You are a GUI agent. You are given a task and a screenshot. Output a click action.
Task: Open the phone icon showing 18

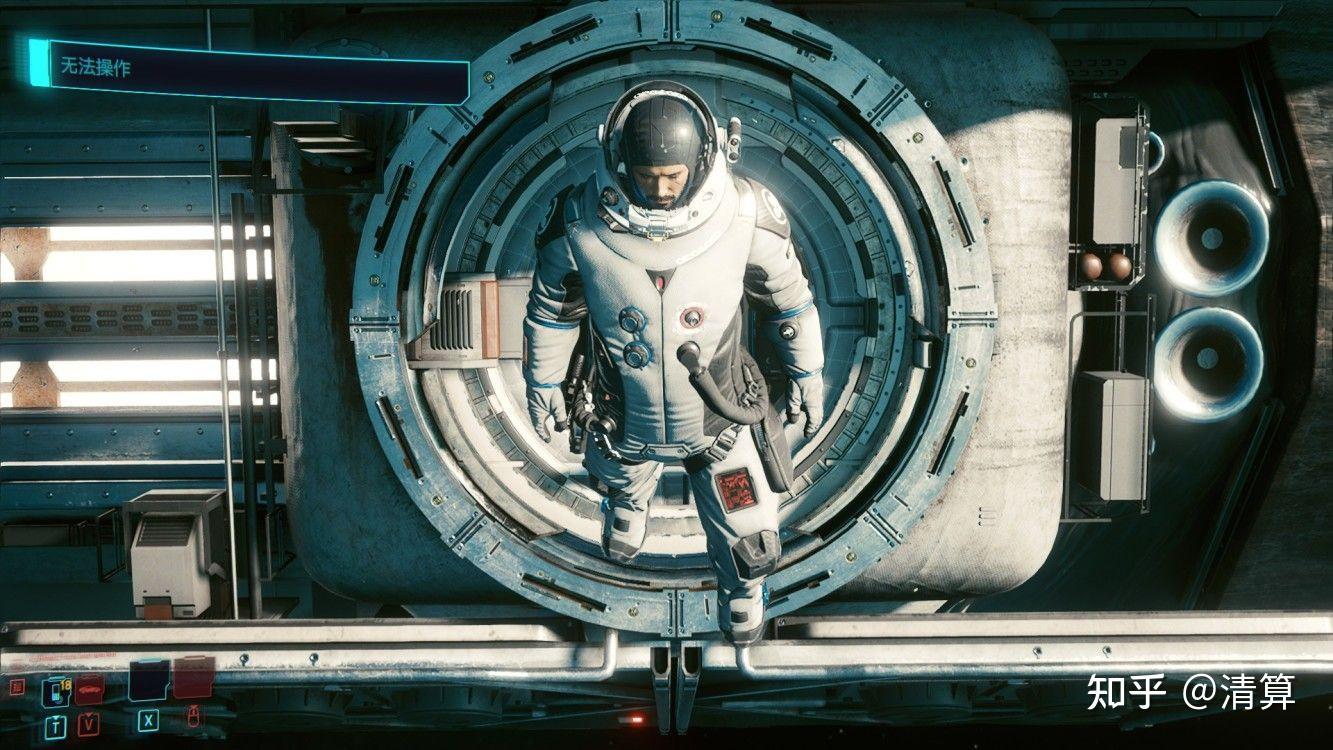[x=54, y=691]
